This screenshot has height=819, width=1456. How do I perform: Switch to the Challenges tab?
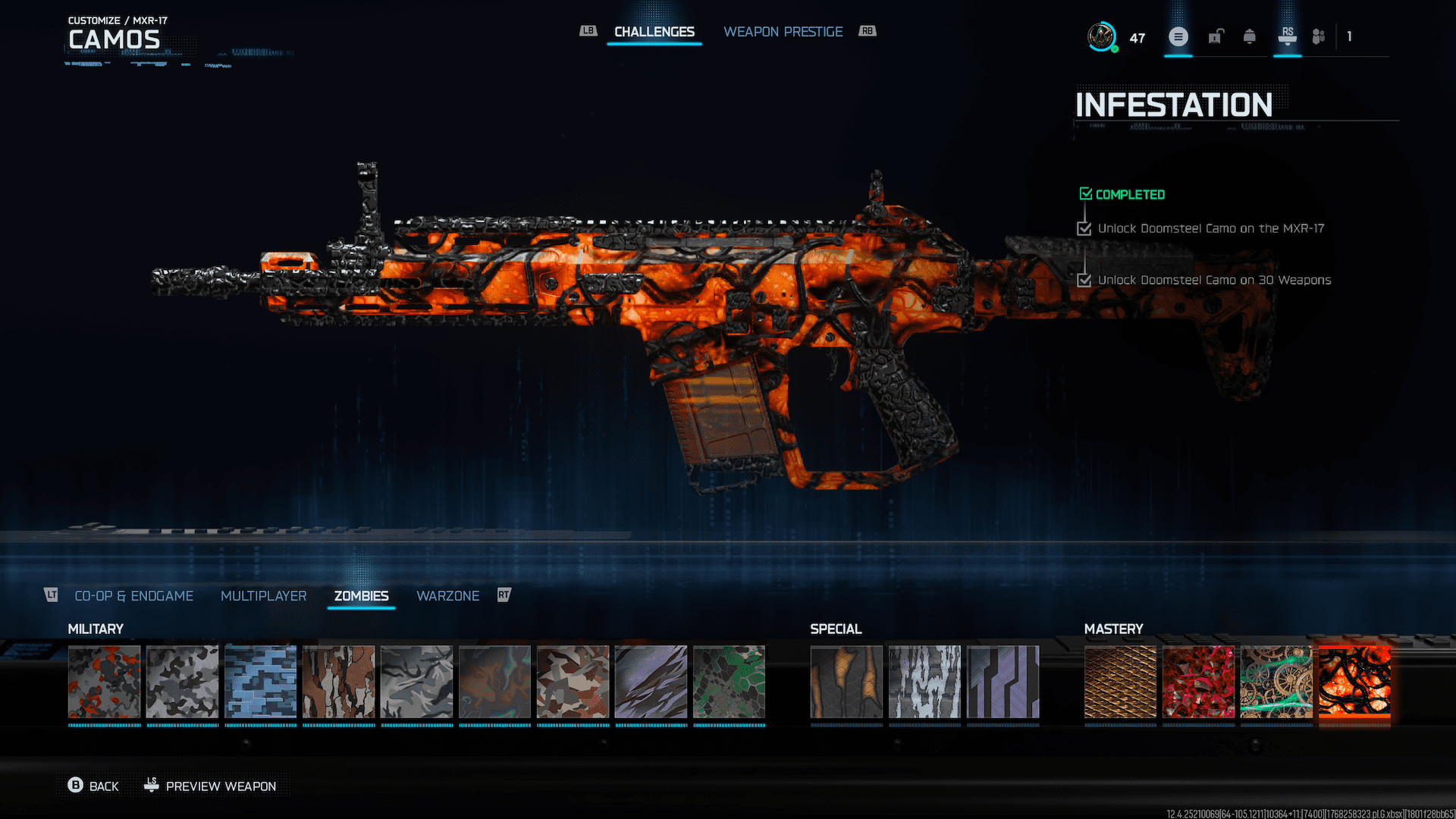pos(654,32)
